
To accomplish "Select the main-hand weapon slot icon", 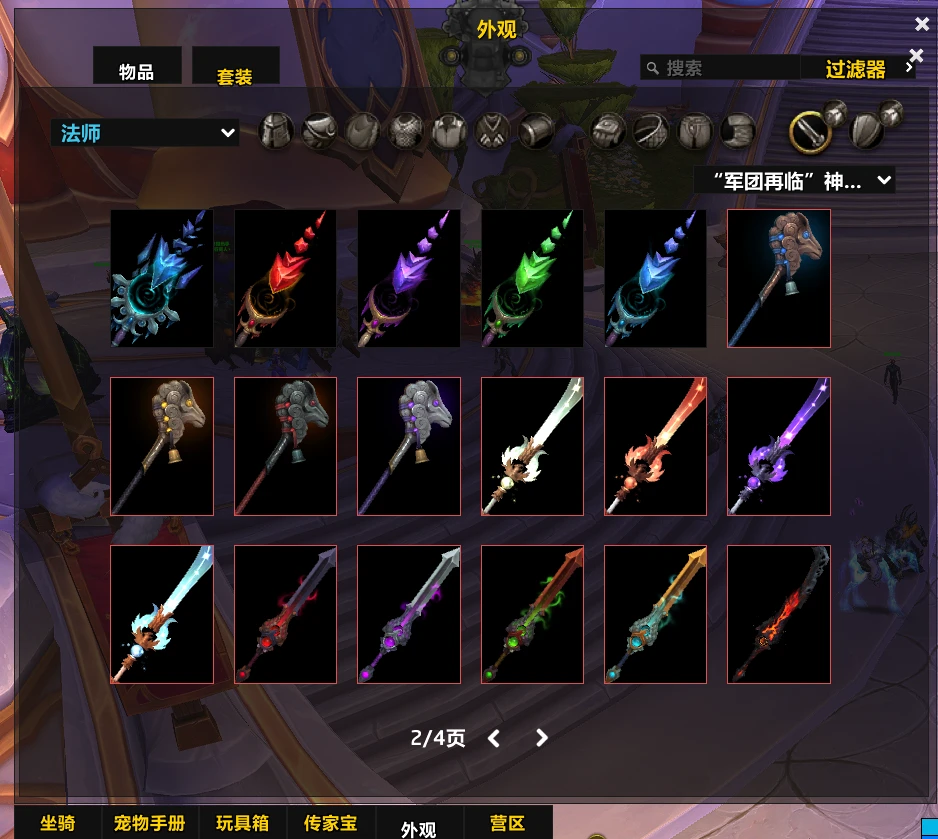I will 811,131.
